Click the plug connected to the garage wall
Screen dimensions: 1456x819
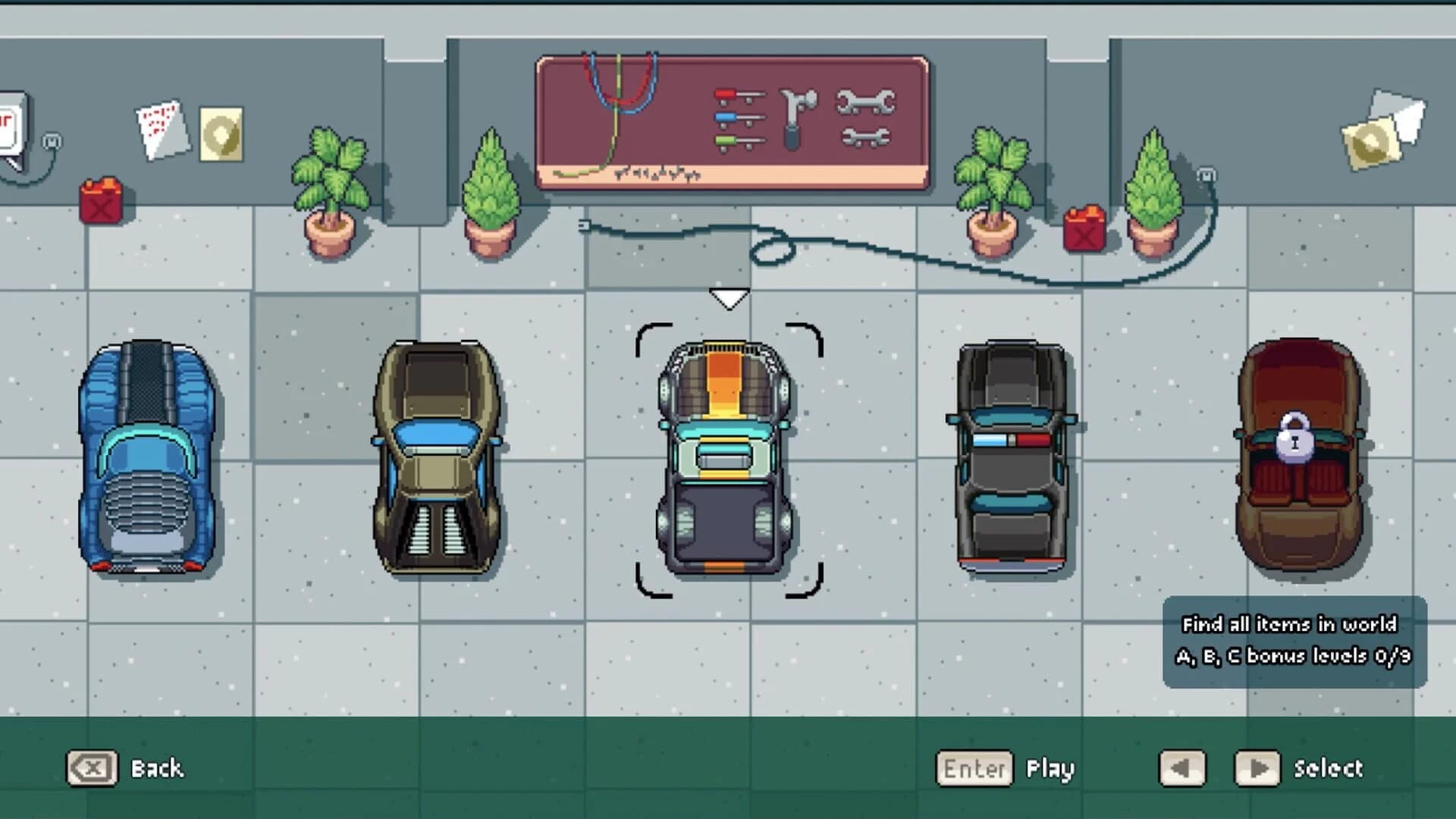pyautogui.click(x=584, y=225)
